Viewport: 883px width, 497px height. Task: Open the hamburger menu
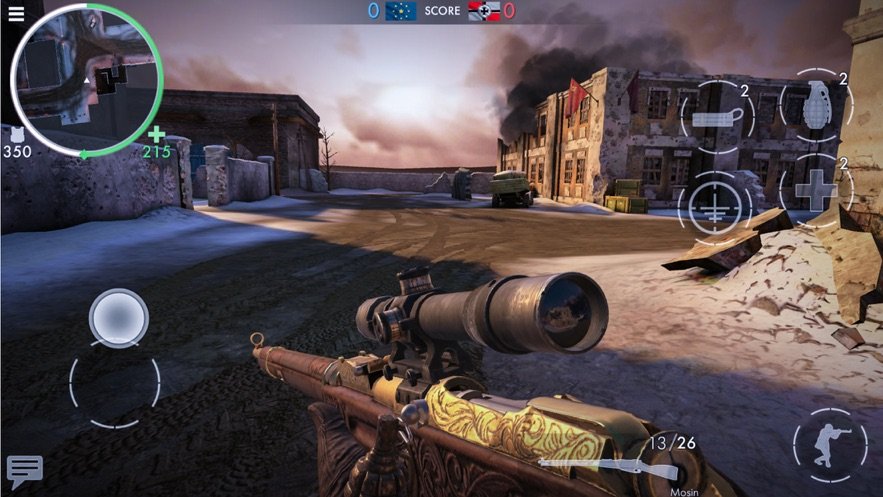click(15, 13)
